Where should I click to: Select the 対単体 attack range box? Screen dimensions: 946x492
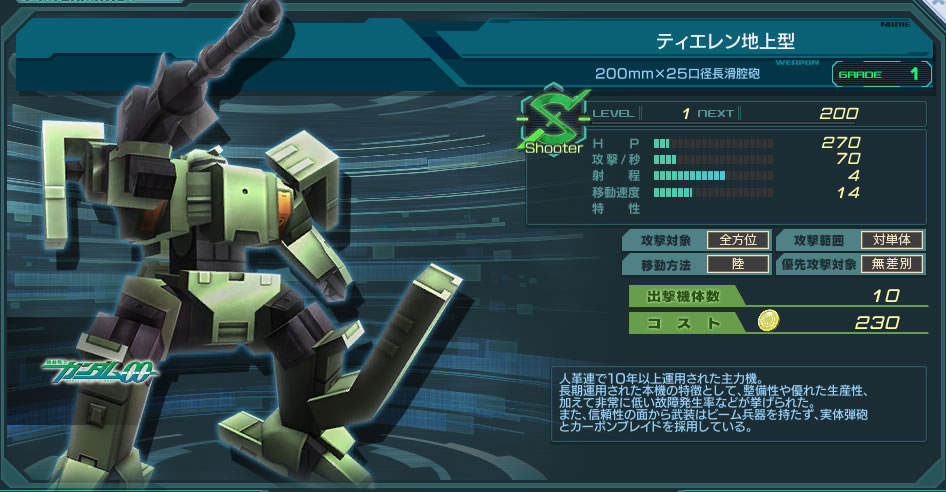(x=892, y=240)
